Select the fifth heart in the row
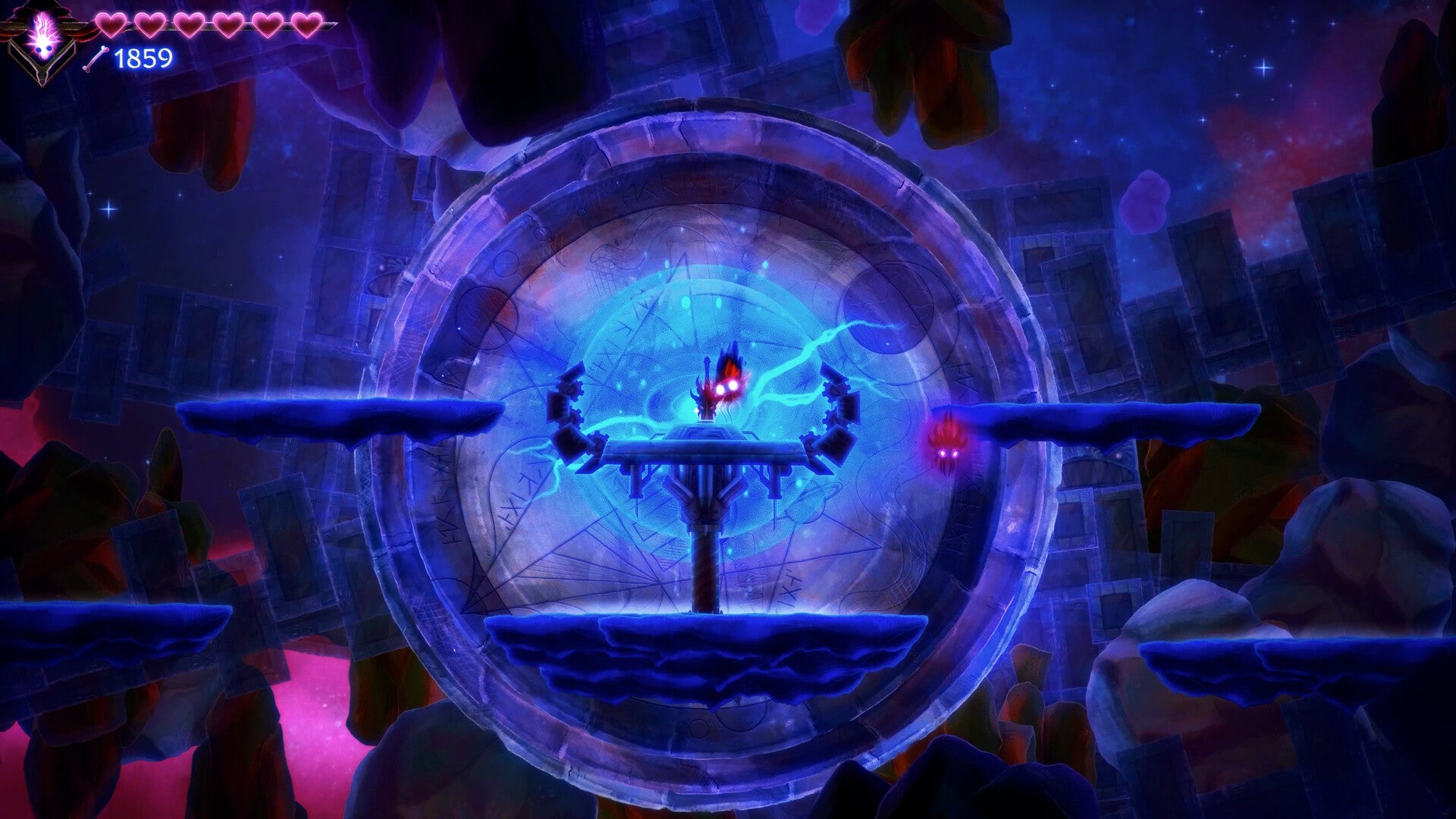Screen dimensions: 1456x819 click(266, 25)
